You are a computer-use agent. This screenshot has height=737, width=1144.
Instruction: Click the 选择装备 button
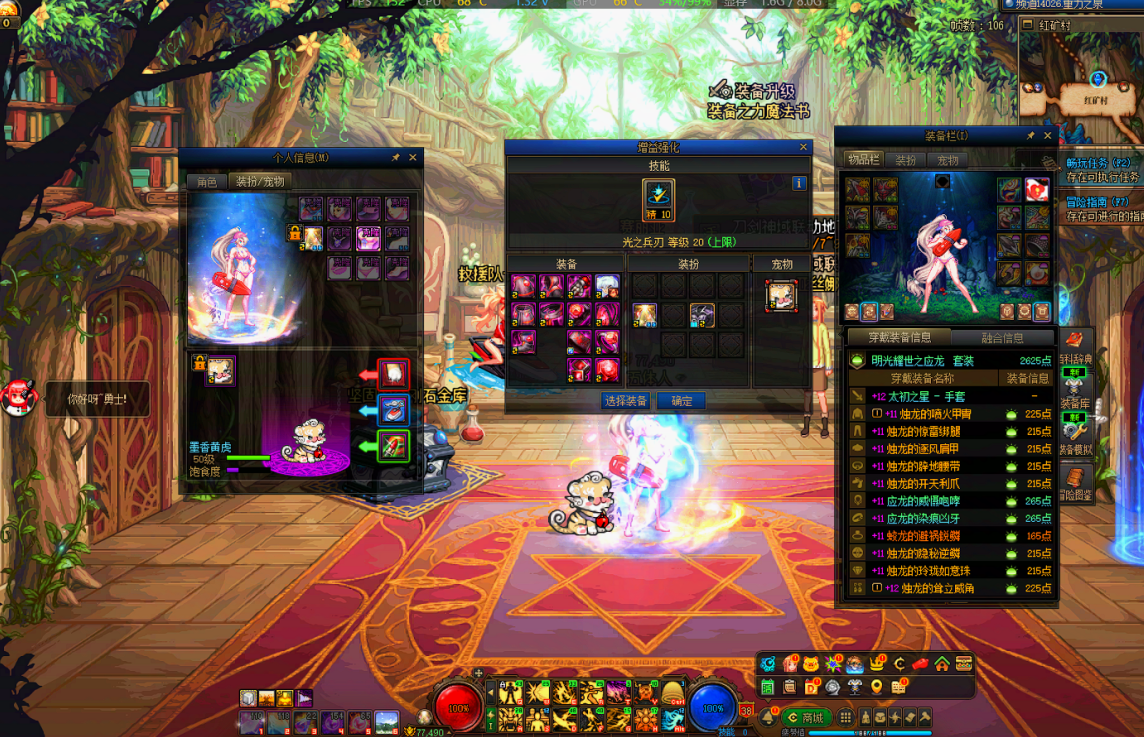626,401
